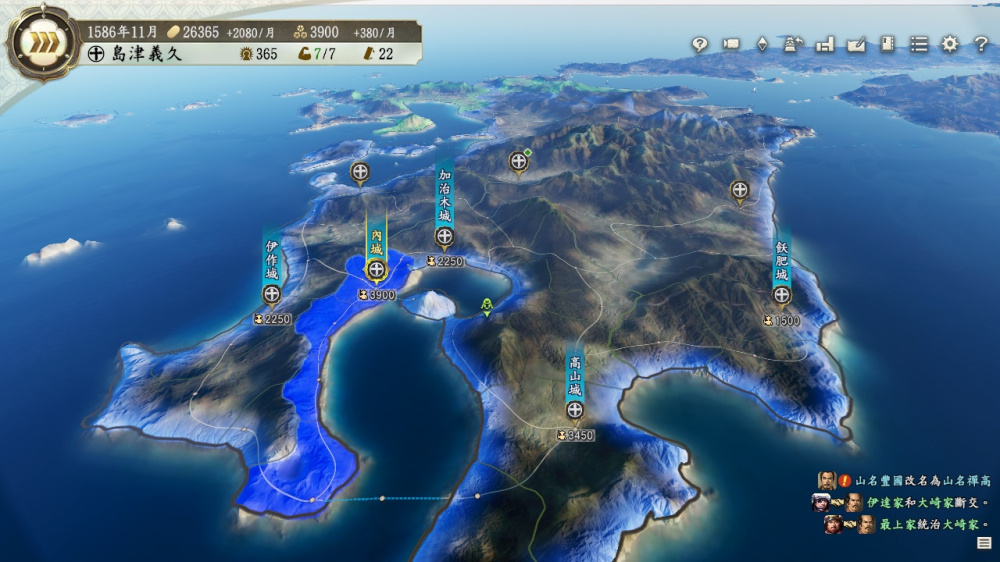Read the 伊達家和大崎家斷交 news entry
Viewport: 1000px width, 562px height.
click(926, 503)
